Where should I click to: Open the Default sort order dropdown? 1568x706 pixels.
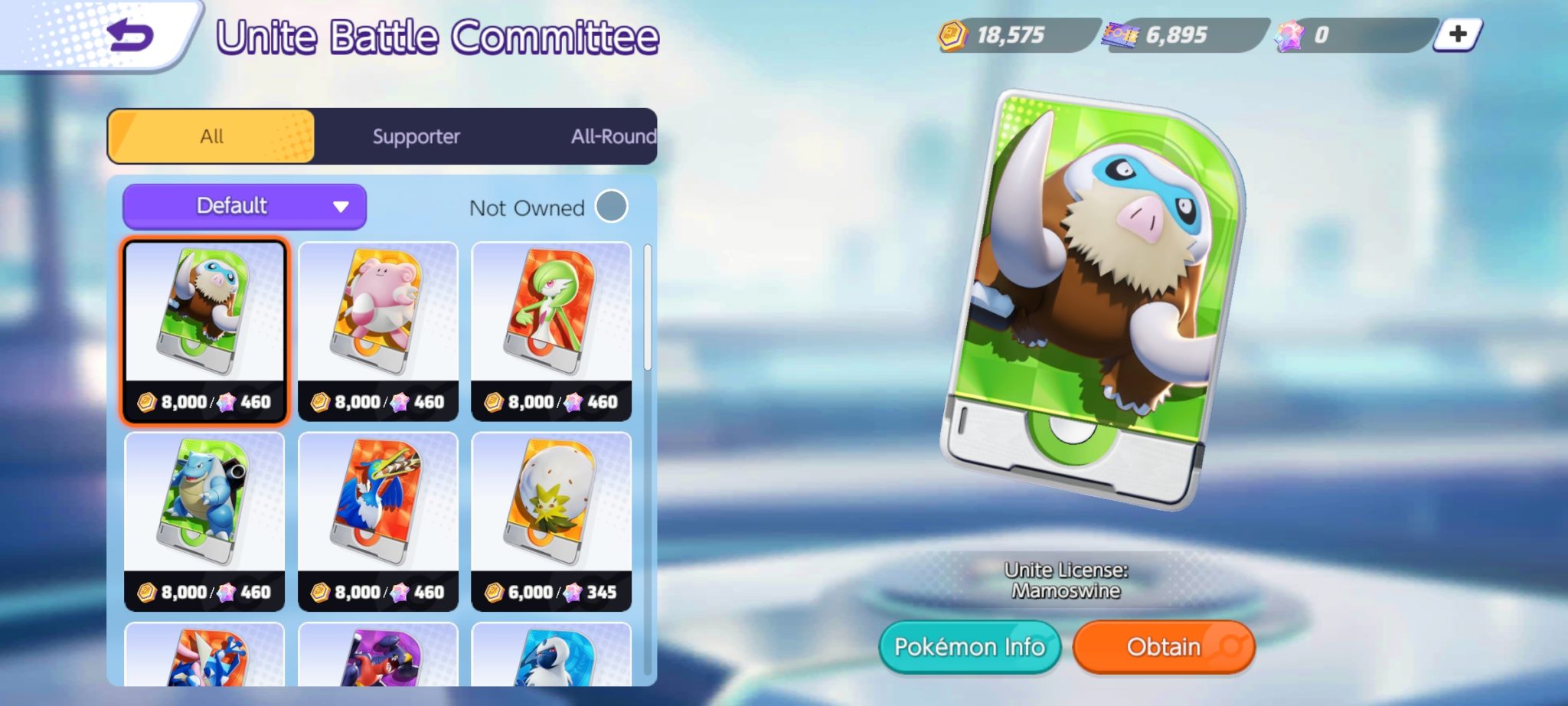[243, 205]
